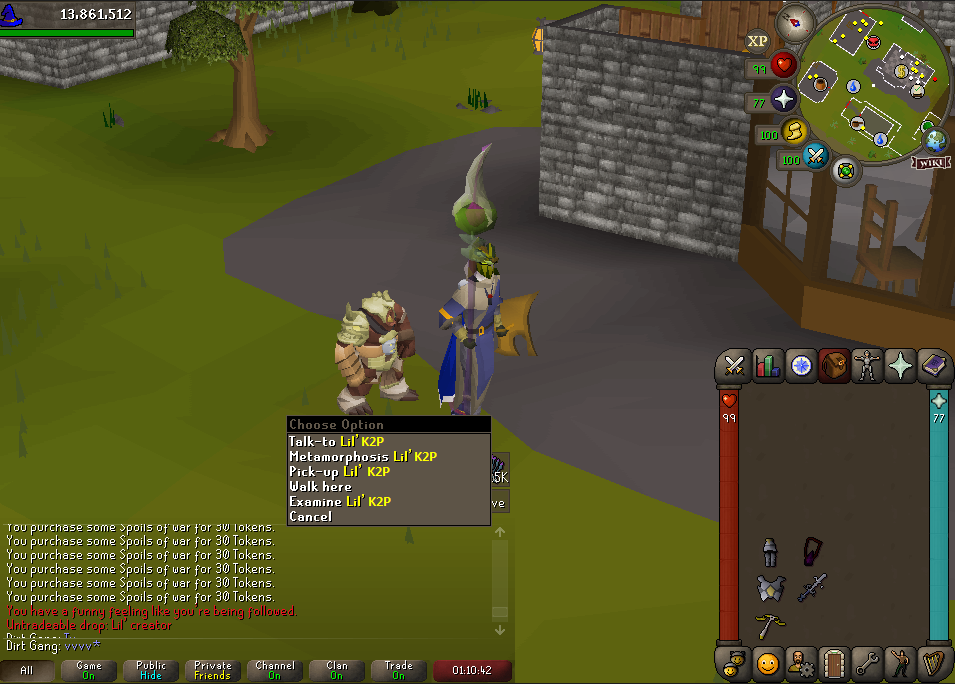Image resolution: width=955 pixels, height=684 pixels.
Task: Select Walk here in context menu
Action: 321,486
